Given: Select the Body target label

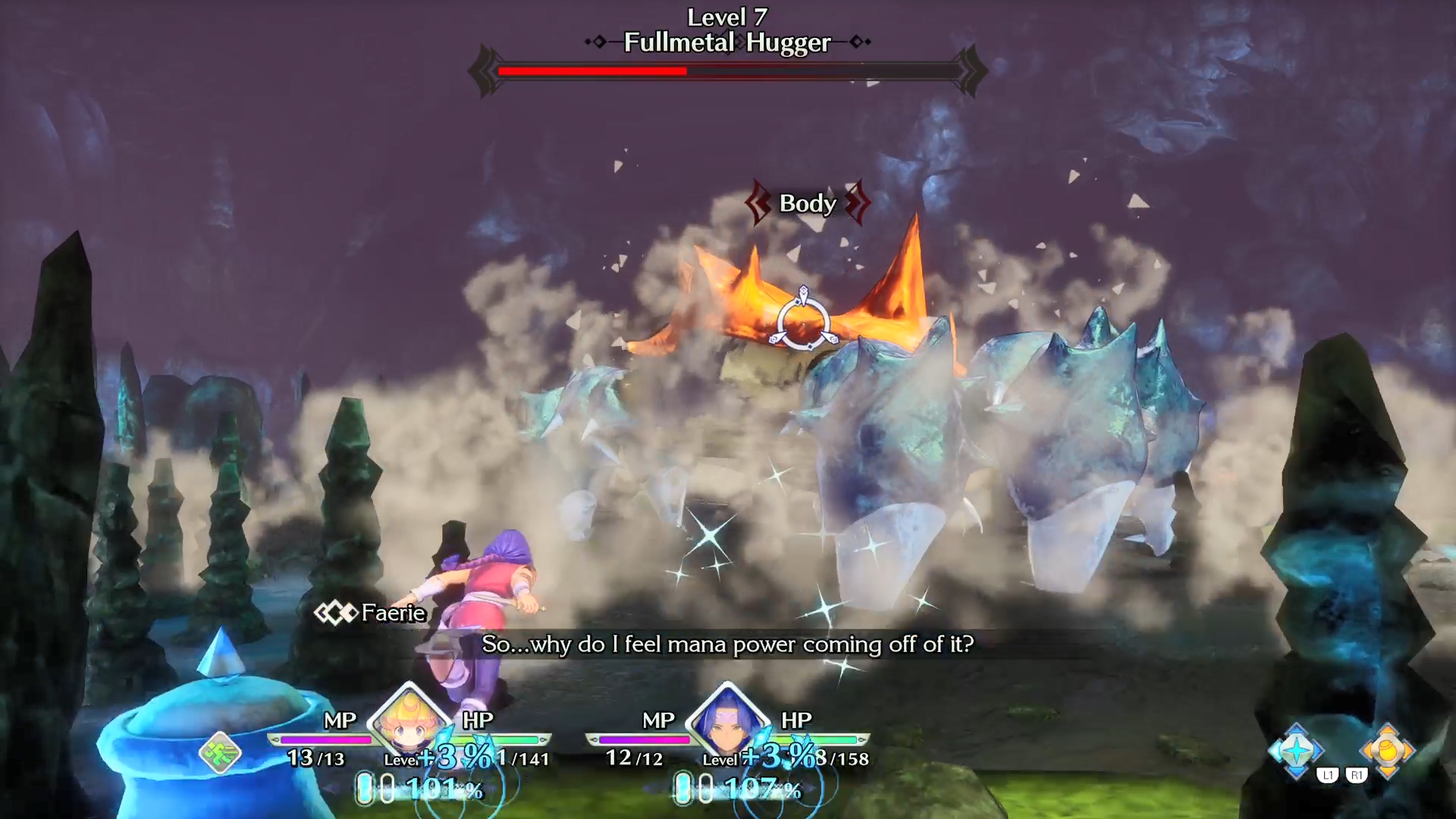Looking at the screenshot, I should tap(808, 203).
